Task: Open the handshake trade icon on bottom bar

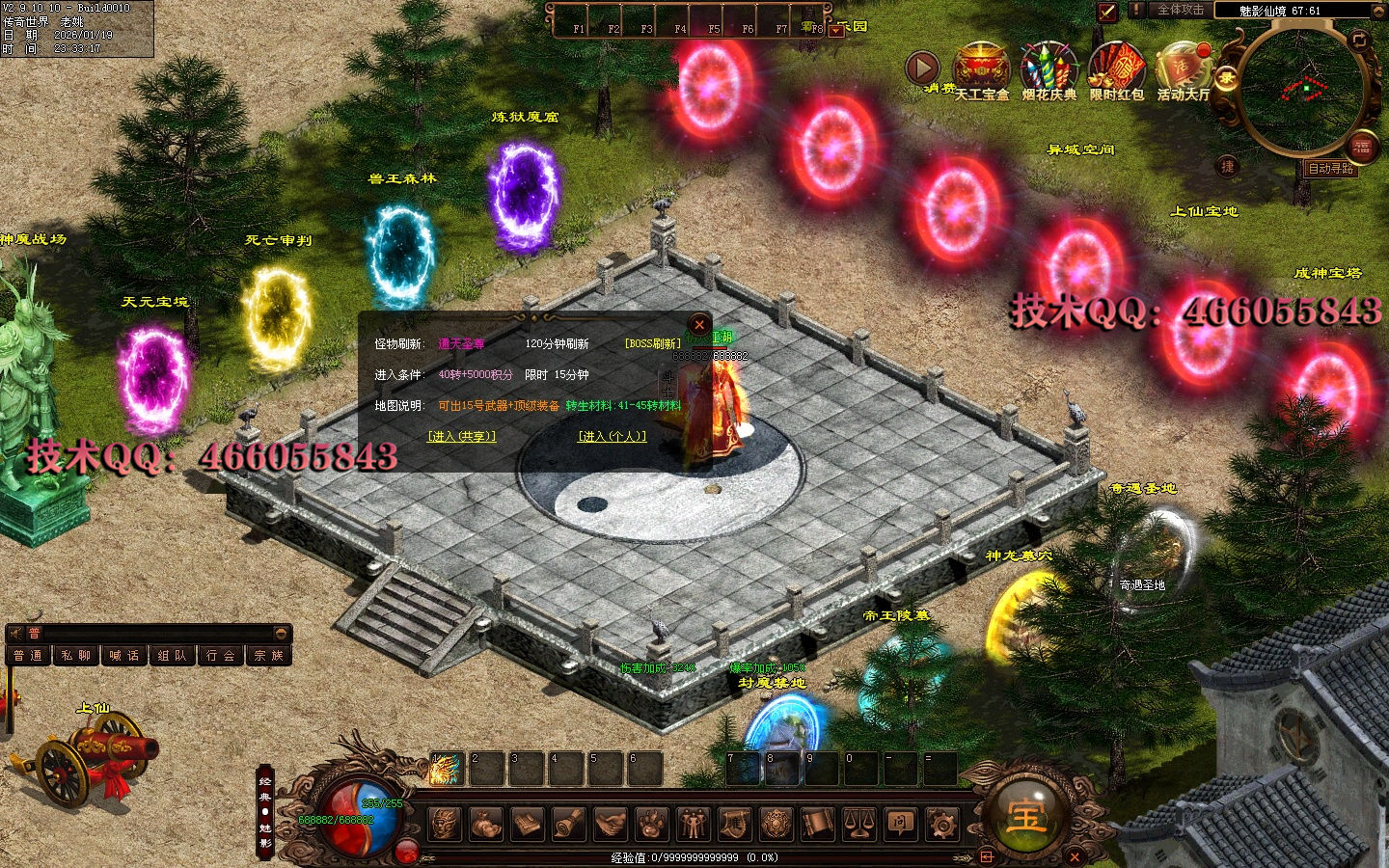Action: click(611, 824)
